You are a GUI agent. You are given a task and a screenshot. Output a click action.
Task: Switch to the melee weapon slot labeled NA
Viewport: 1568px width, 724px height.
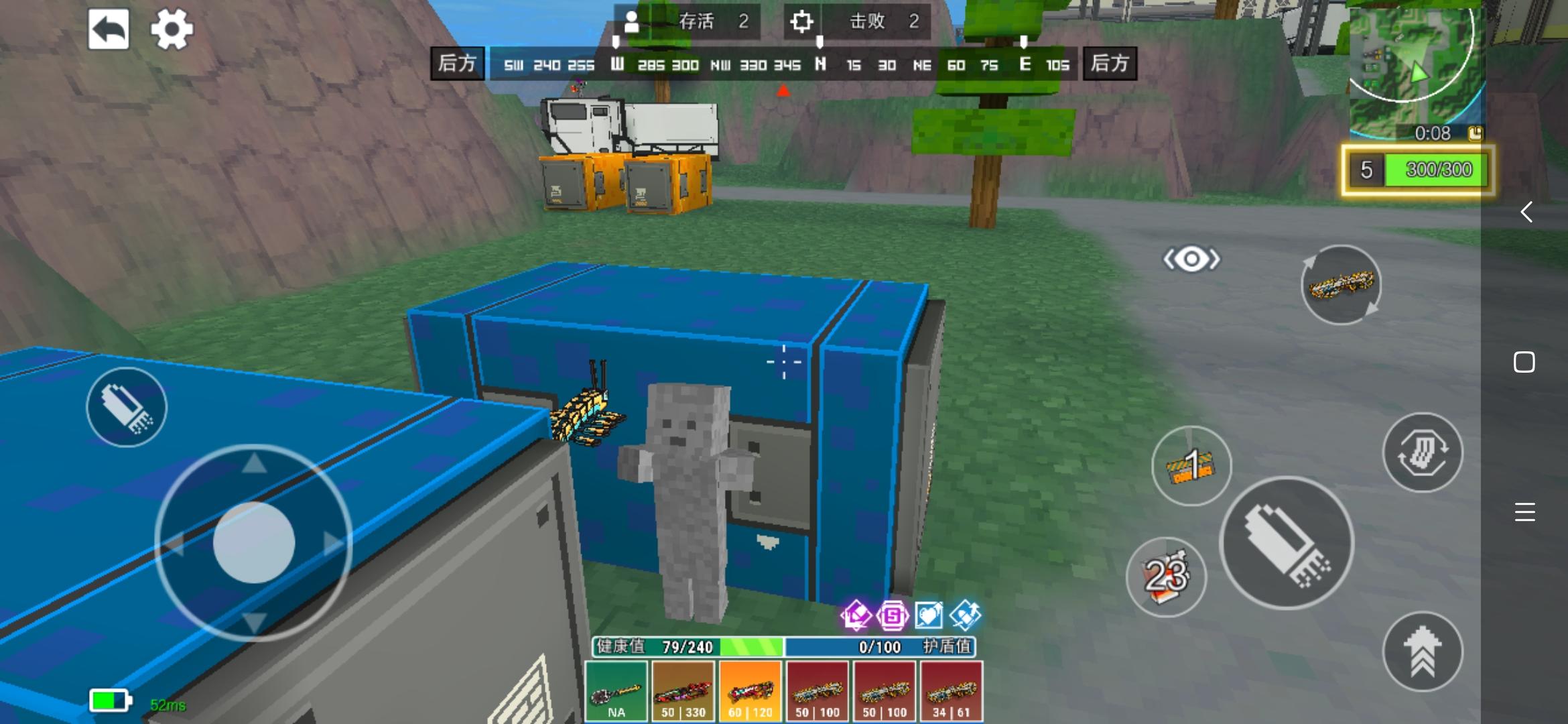pos(616,689)
